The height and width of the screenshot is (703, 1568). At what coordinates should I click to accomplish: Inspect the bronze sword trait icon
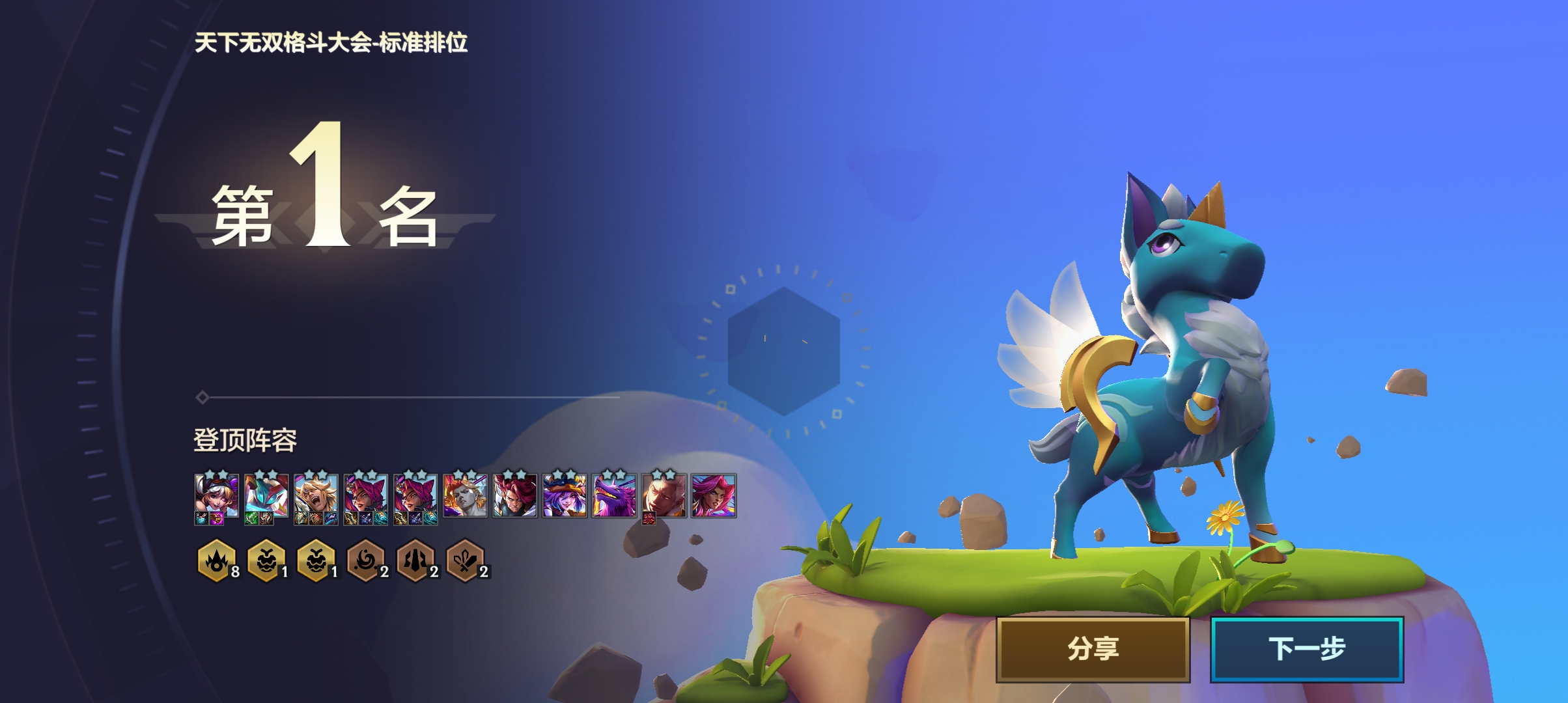coord(465,560)
